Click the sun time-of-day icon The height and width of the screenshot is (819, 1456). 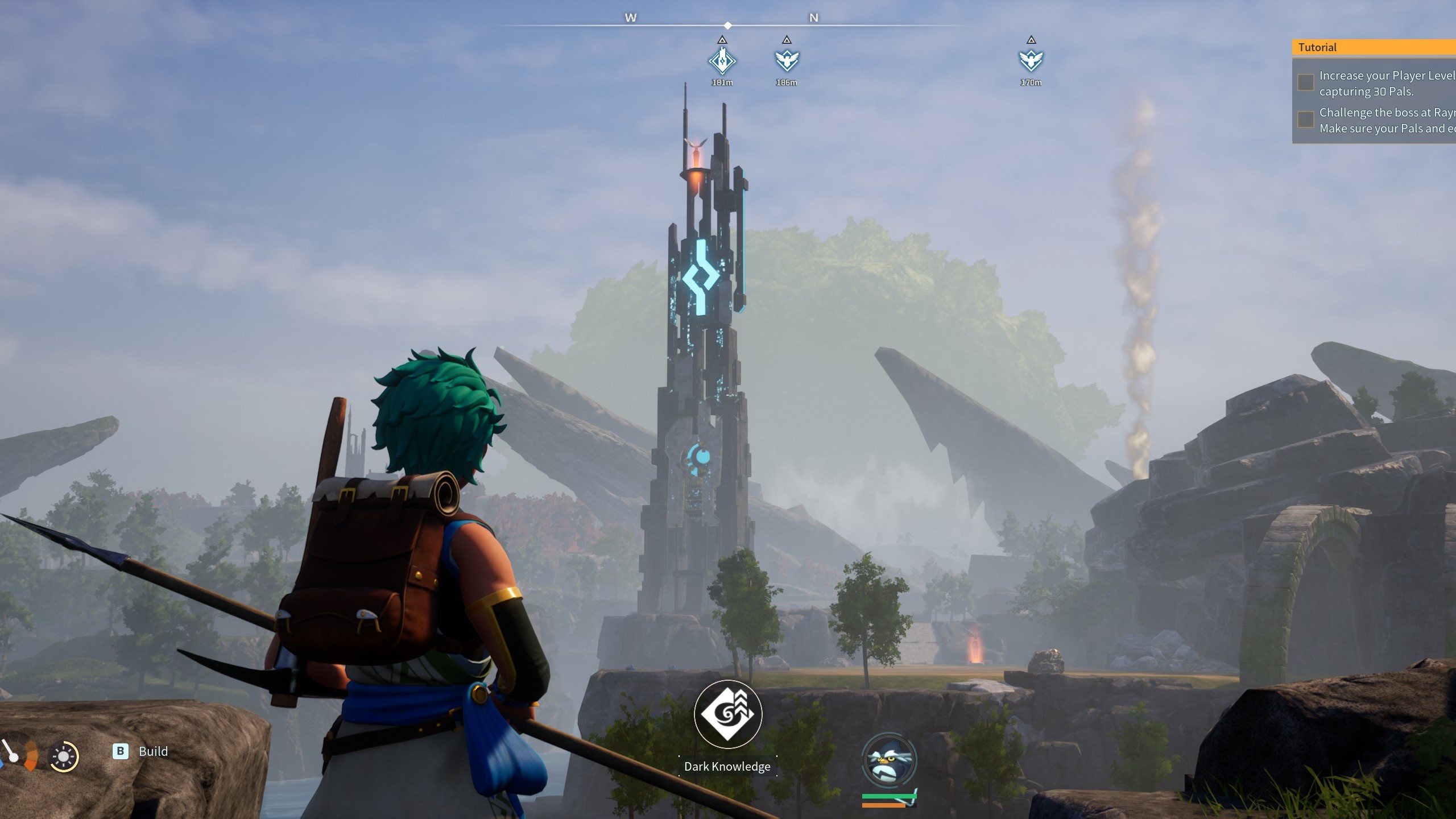click(63, 757)
